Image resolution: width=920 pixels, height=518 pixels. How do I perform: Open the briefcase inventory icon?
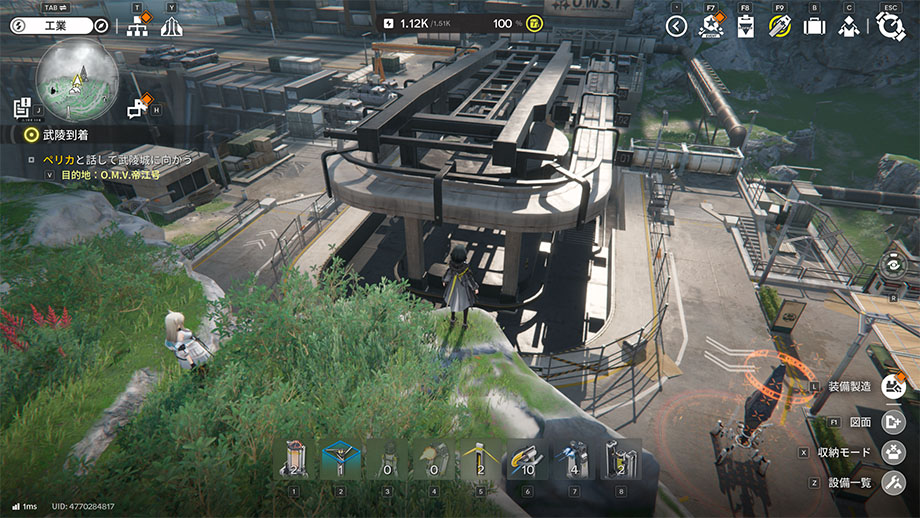point(814,26)
